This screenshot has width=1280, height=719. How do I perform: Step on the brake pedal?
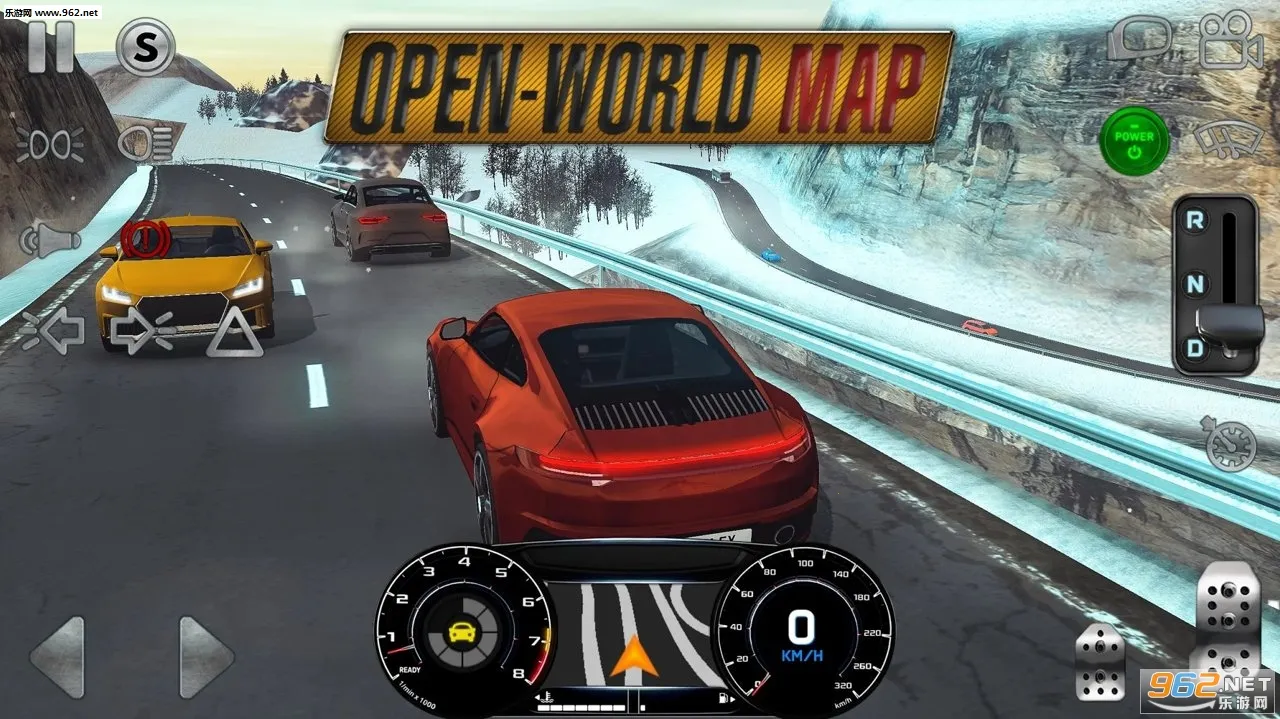1100,661
